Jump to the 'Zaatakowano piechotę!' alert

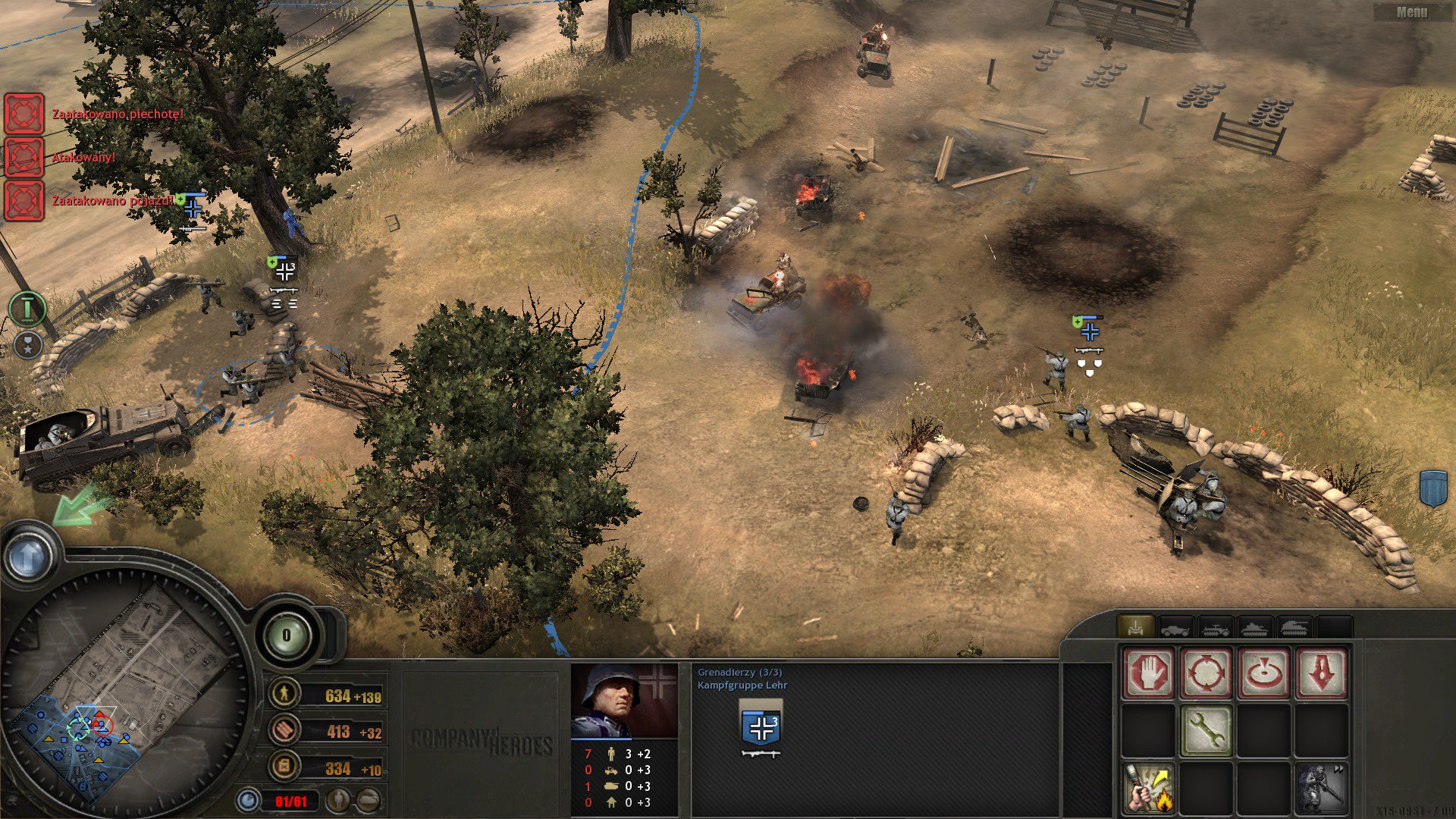24,114
